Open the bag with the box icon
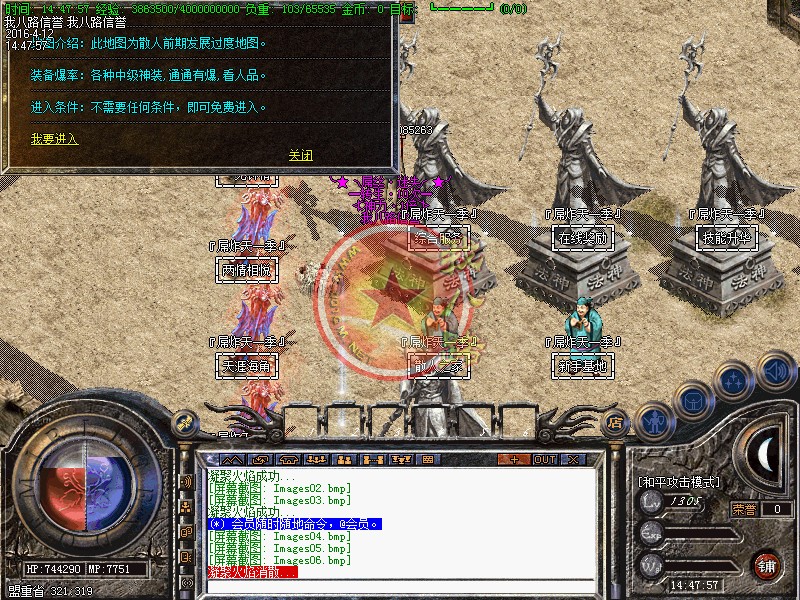 click(x=692, y=400)
